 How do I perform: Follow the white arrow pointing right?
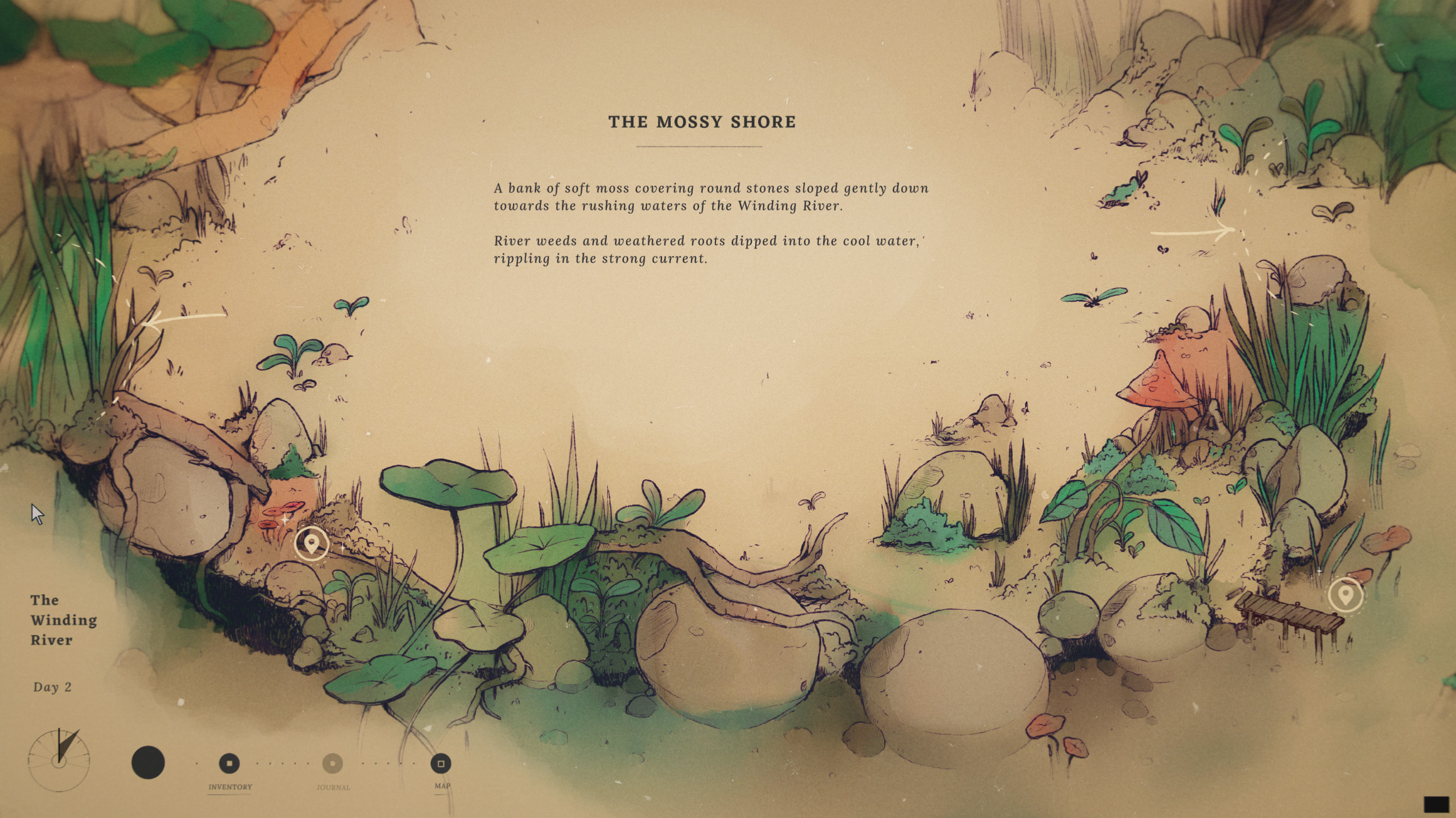pyautogui.click(x=1192, y=233)
